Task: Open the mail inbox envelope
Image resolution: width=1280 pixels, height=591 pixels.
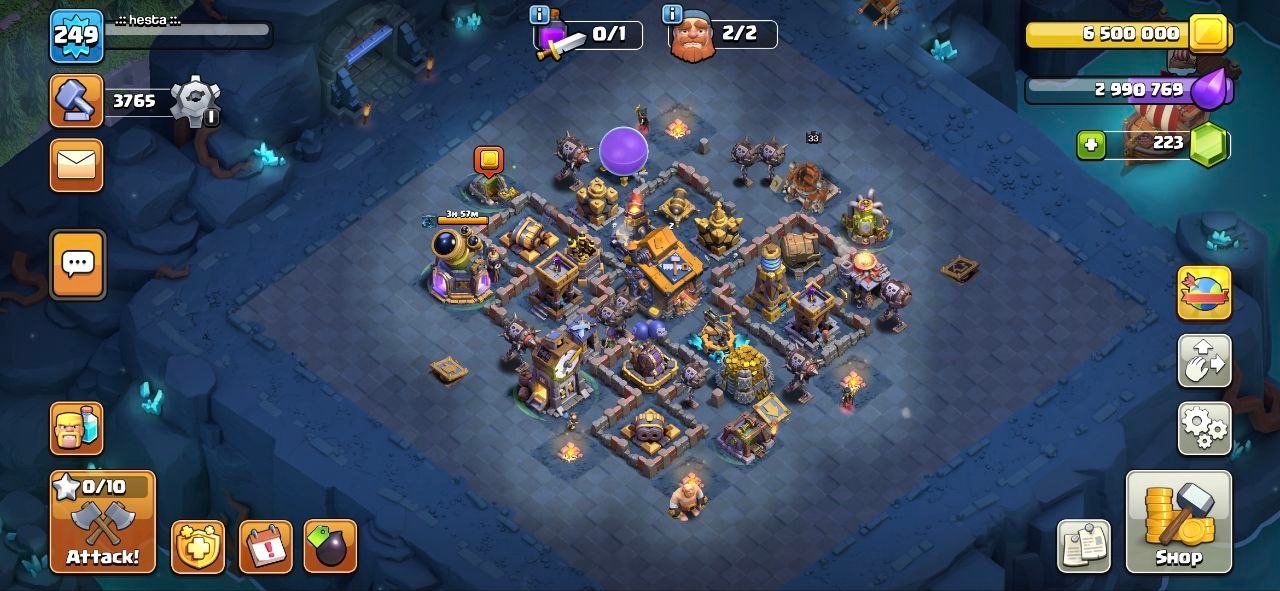Action: coord(76,164)
